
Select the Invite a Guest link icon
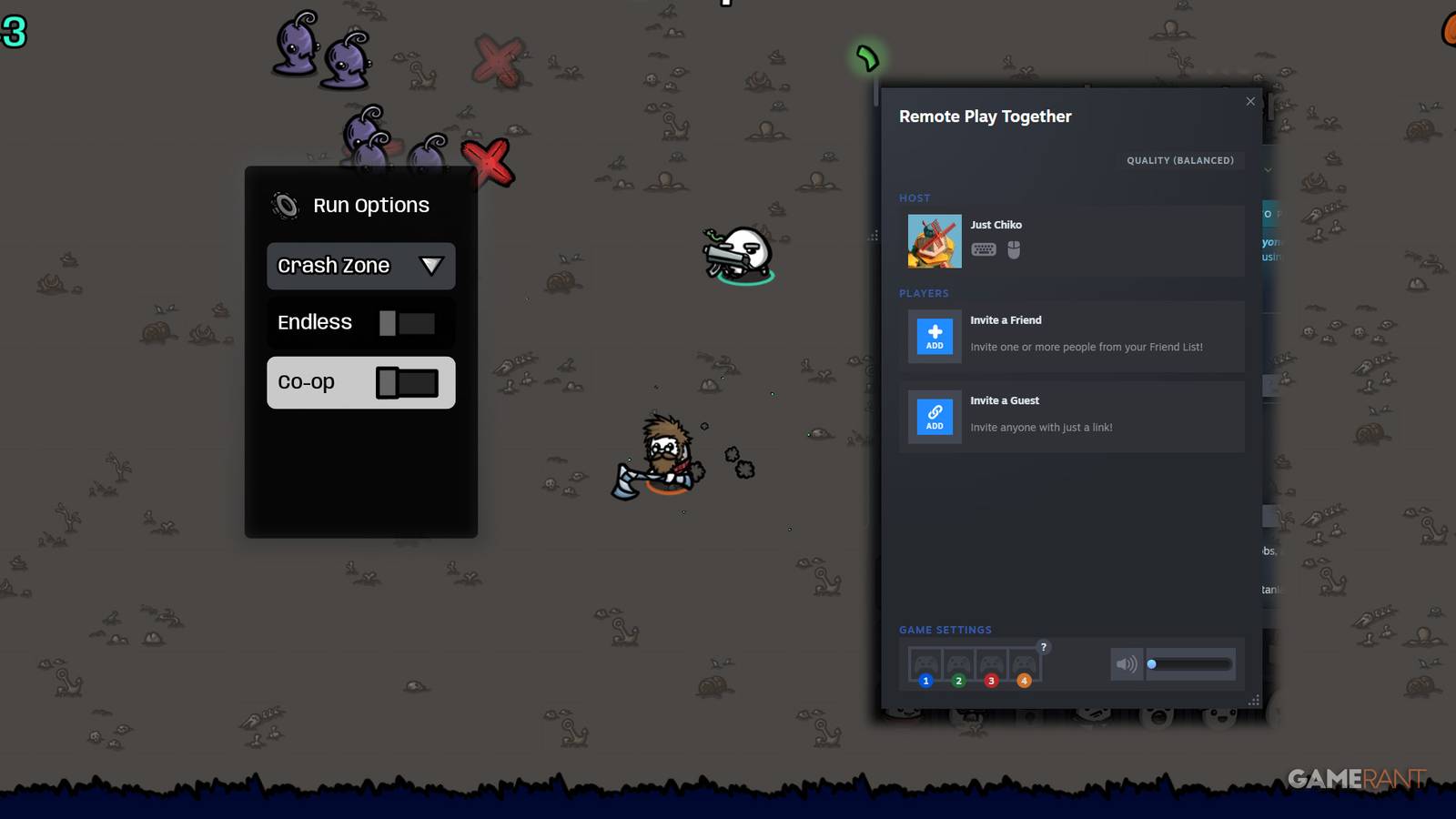(934, 417)
